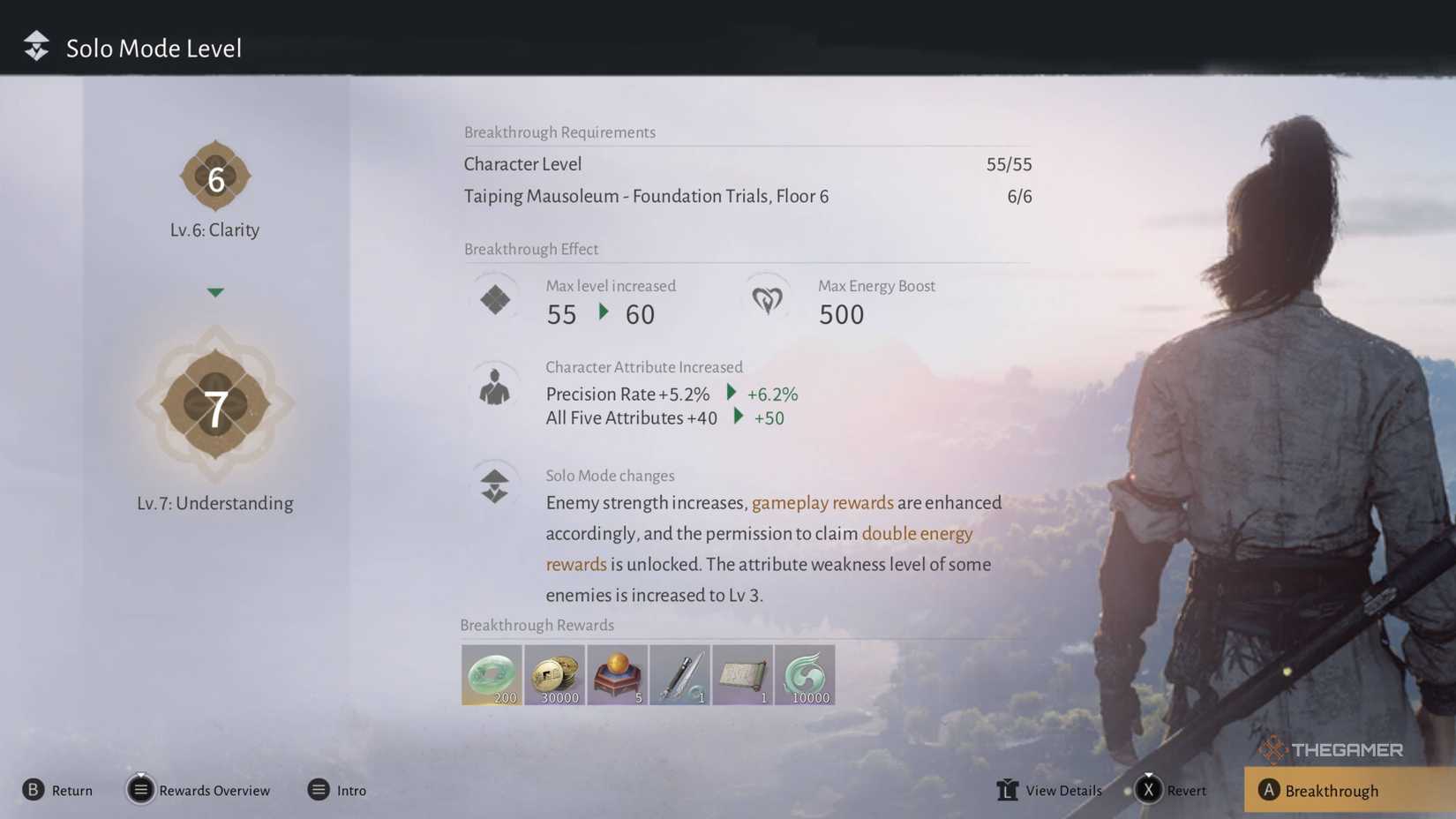Click the orange orb pedestal reward item
Image resolution: width=1456 pixels, height=819 pixels.
[617, 674]
